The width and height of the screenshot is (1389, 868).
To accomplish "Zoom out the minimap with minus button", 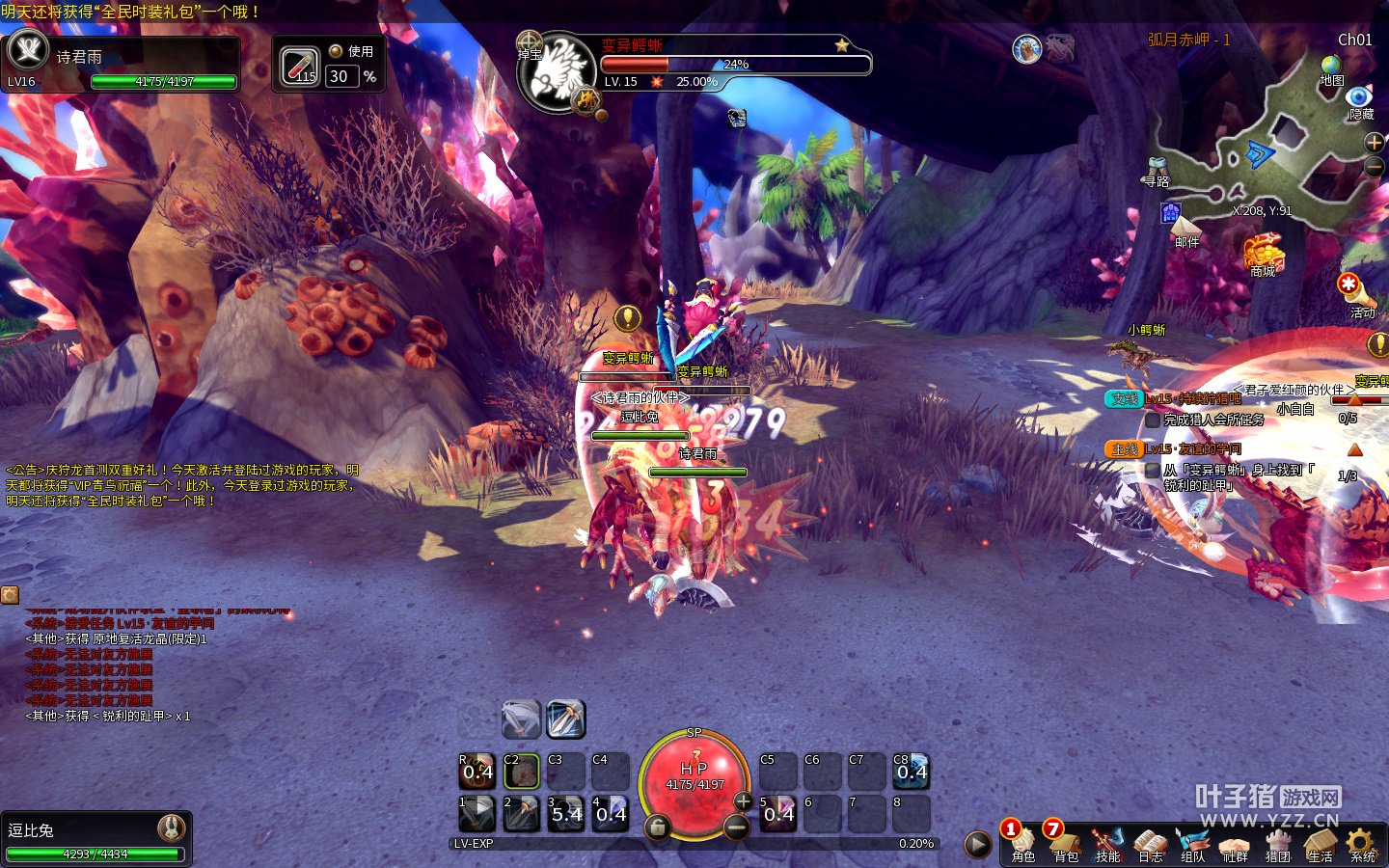I will point(1375,166).
